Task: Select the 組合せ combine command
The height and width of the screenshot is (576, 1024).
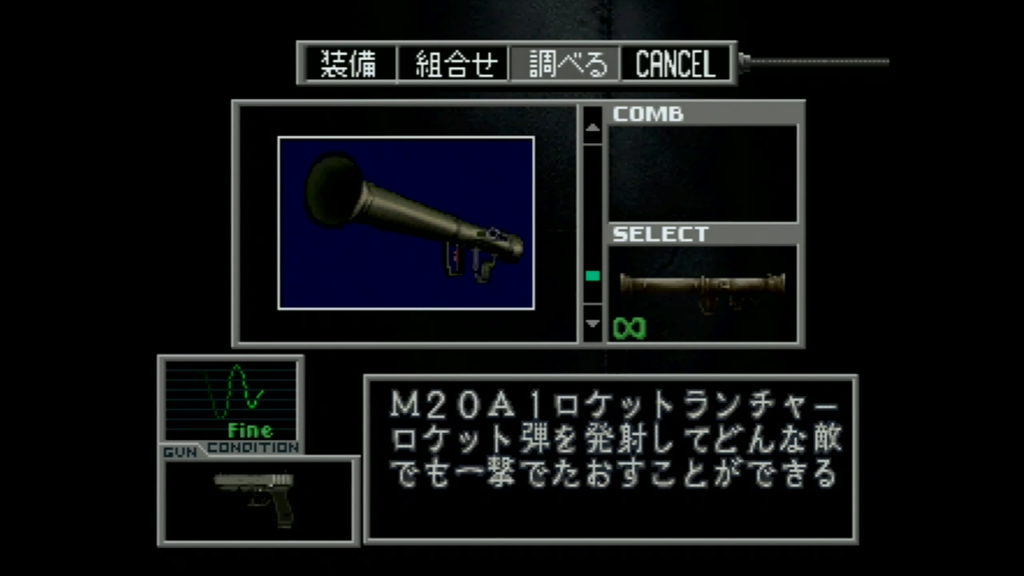Action: click(455, 64)
